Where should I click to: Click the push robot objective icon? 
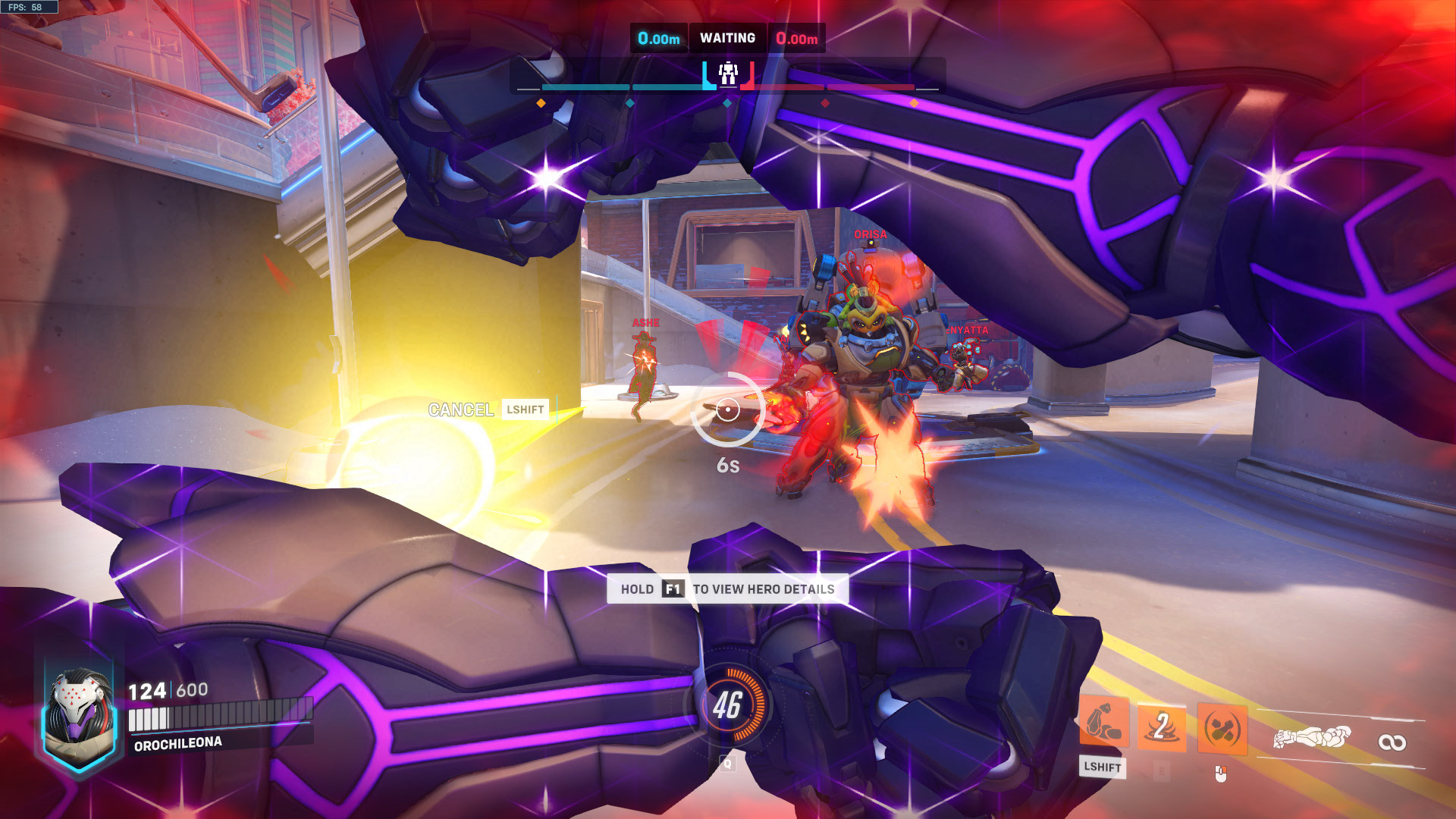pos(728,74)
